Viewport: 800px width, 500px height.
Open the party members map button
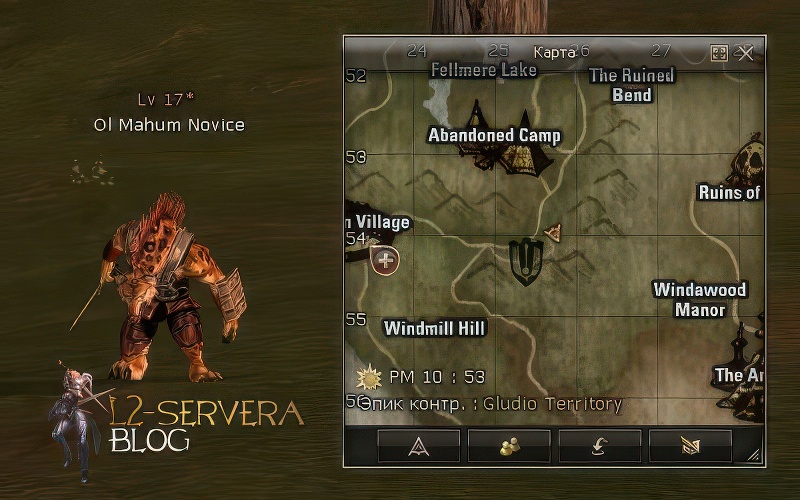point(509,446)
